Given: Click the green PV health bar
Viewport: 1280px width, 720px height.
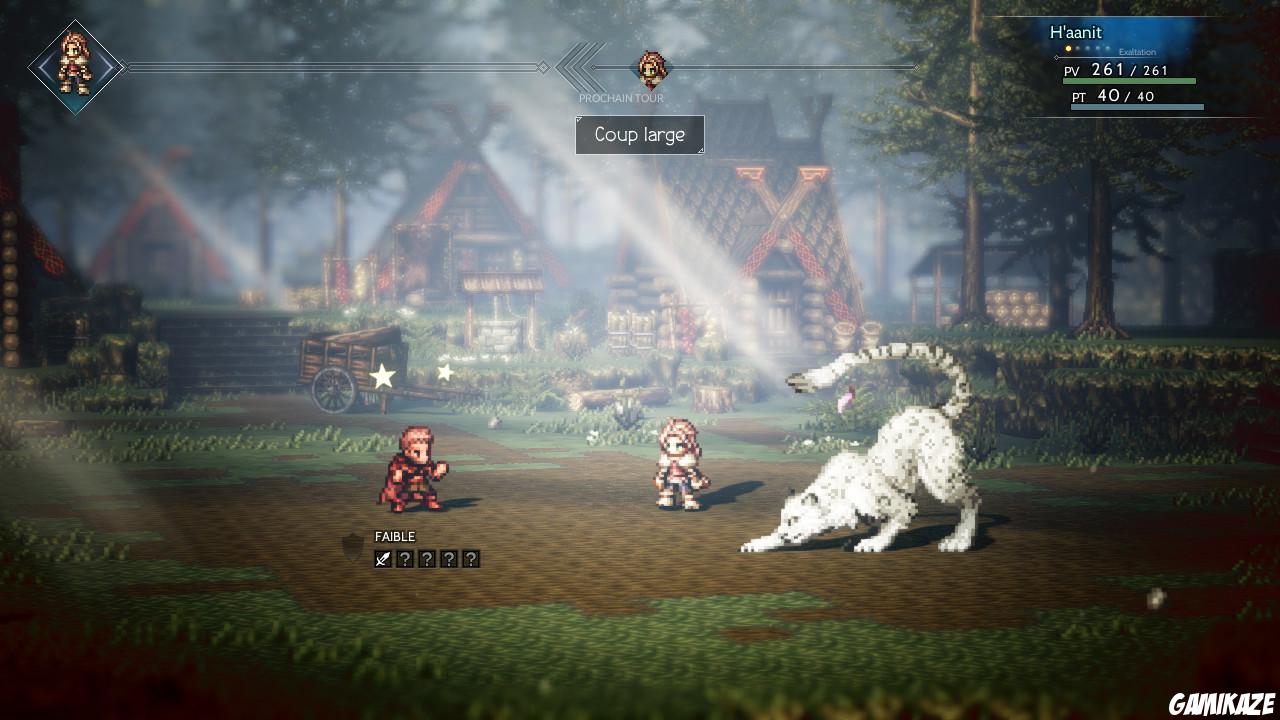Looking at the screenshot, I should click(1130, 80).
